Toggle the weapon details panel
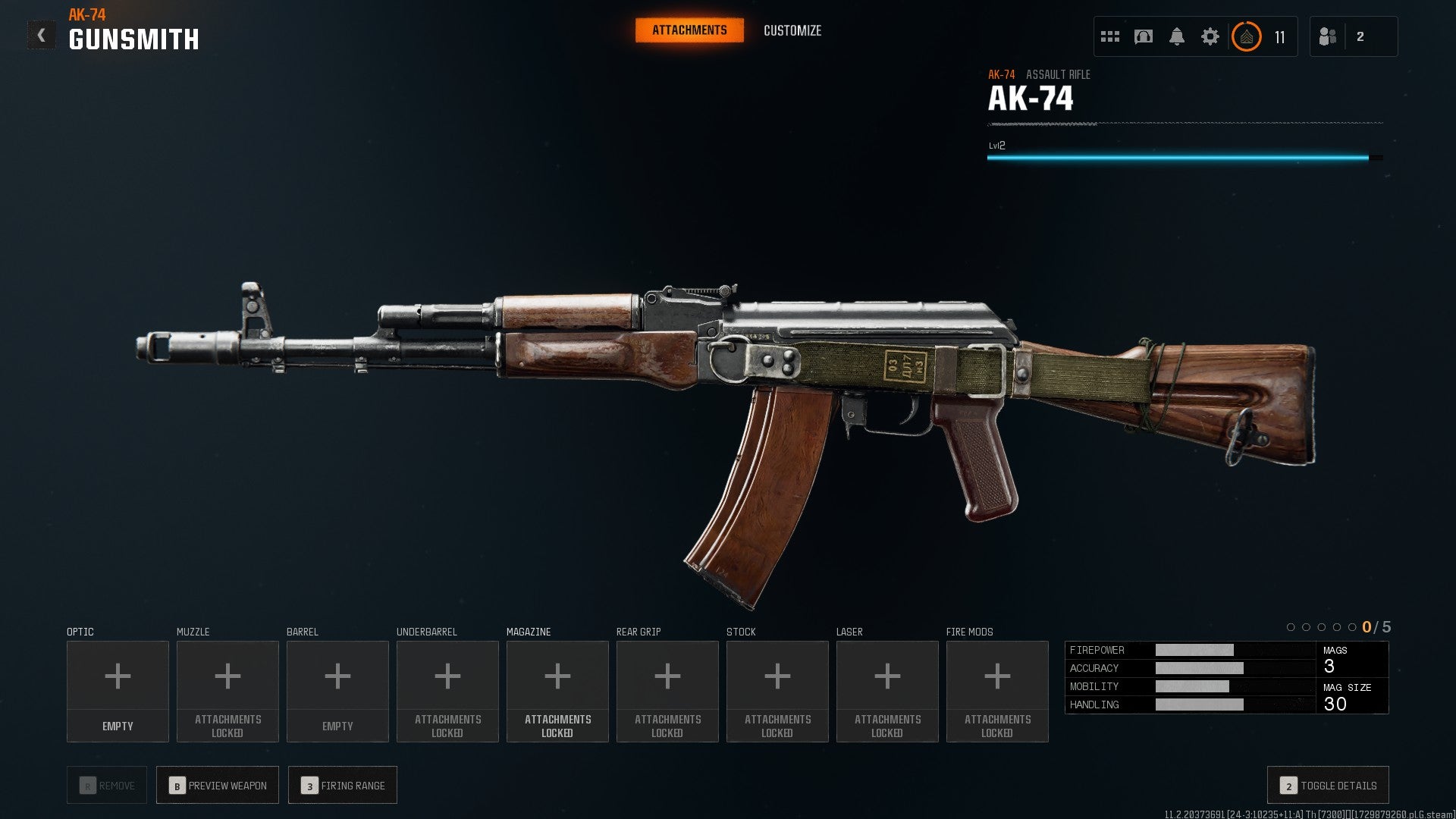This screenshot has width=1456, height=819. point(1328,786)
